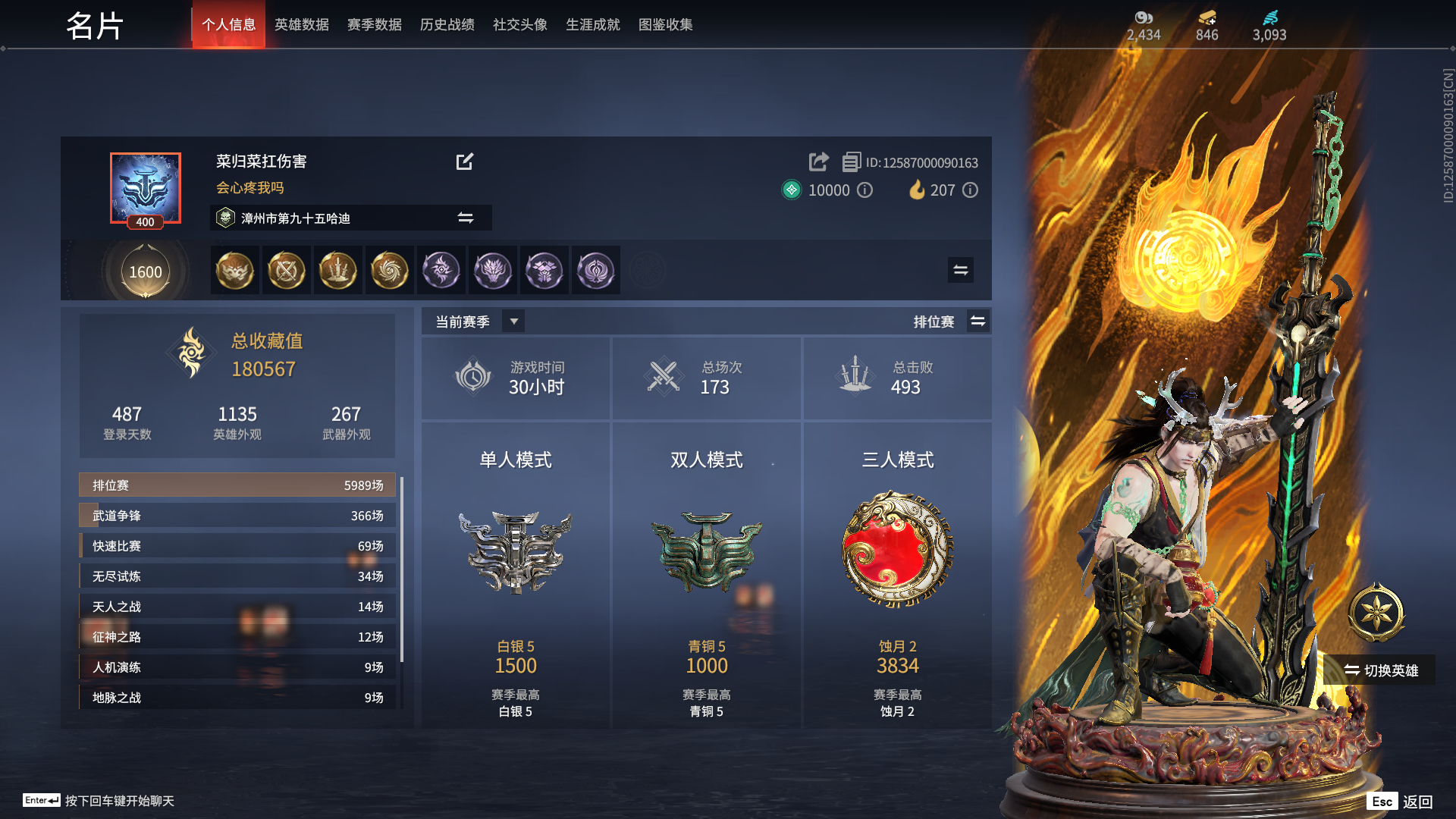This screenshot has width=1456, height=819.
Task: Open the 当前赛季 season dropdown
Action: click(x=513, y=321)
